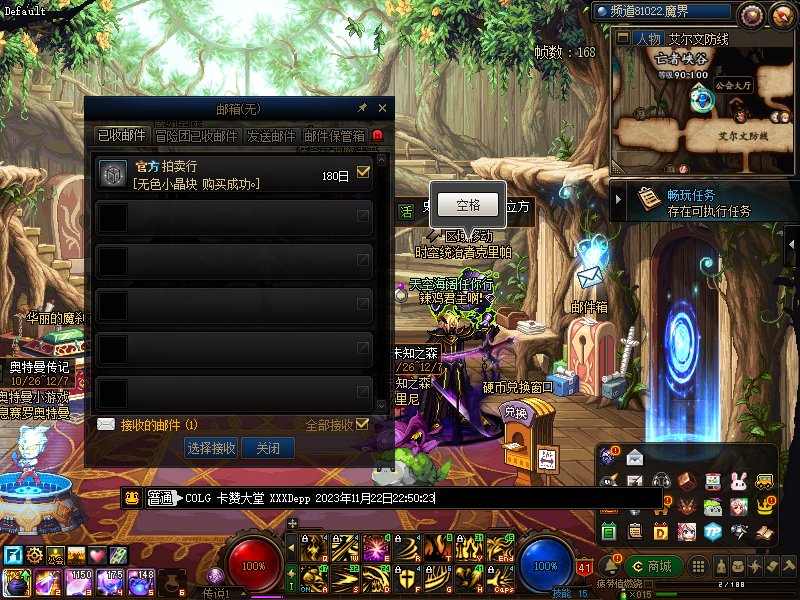Click the compass icon above the minimap

751,14
